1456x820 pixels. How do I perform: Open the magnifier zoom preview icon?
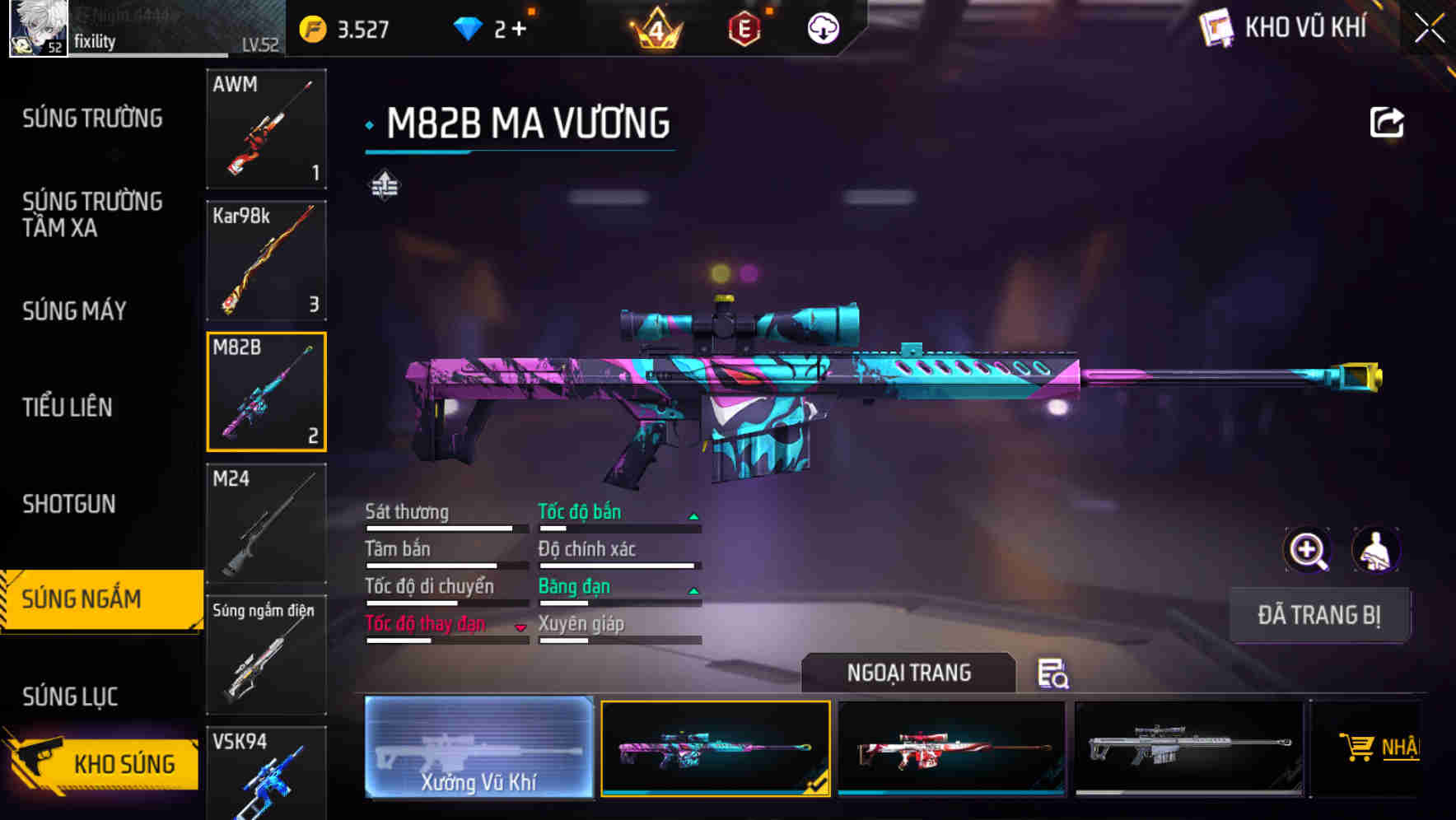click(x=1306, y=550)
